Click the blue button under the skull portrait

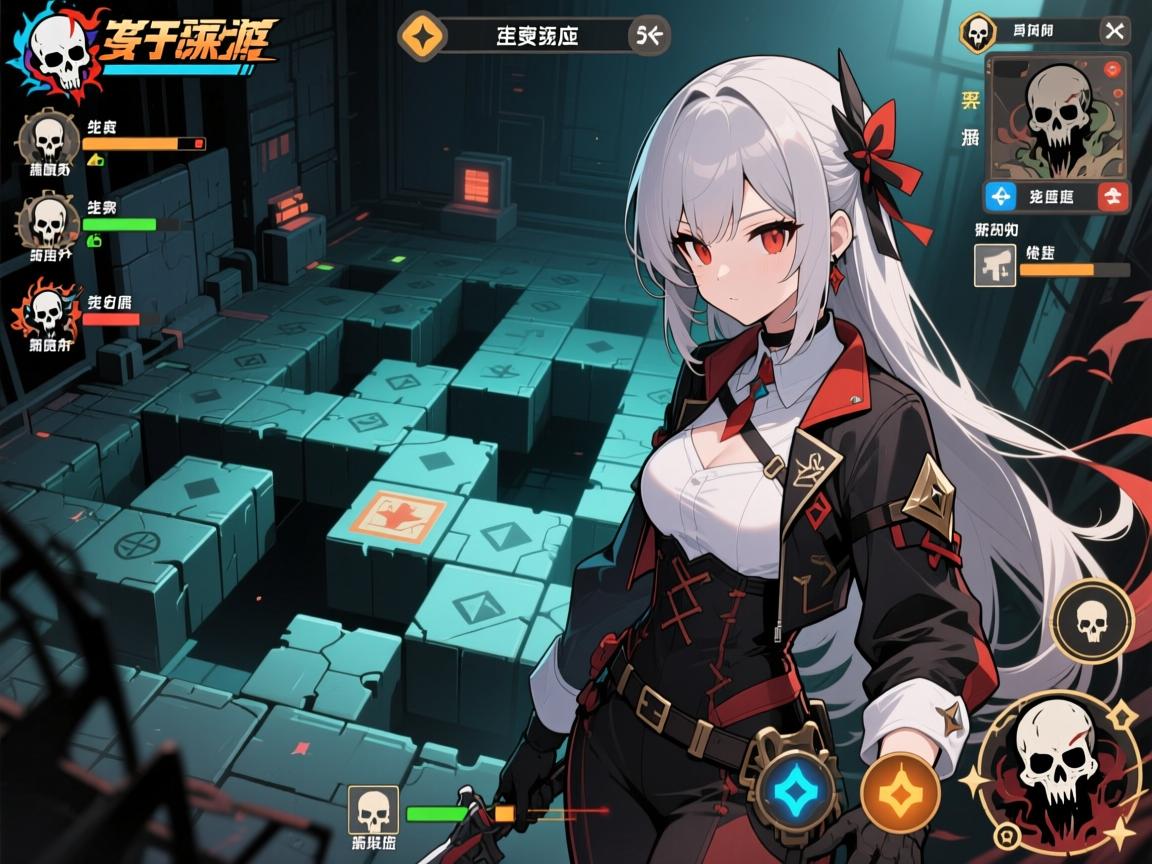tap(1001, 196)
